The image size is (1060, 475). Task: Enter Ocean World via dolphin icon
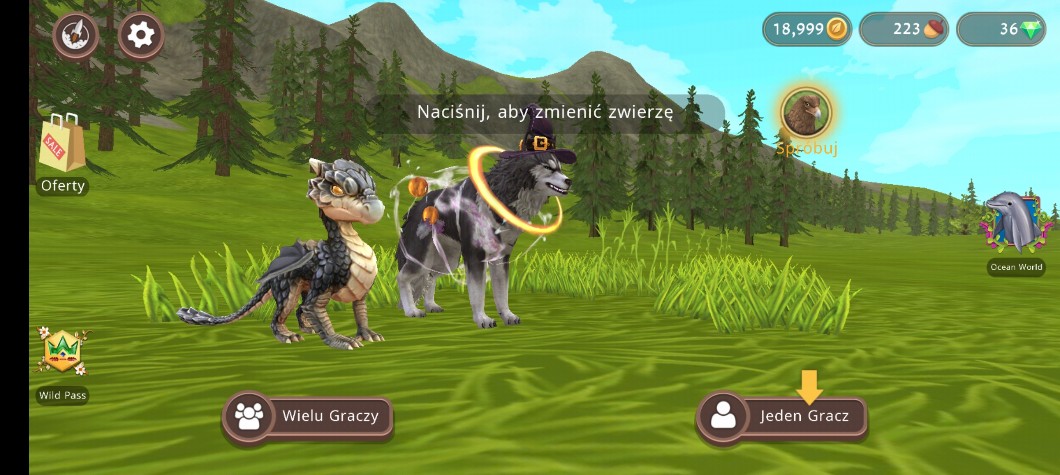(x=1015, y=227)
